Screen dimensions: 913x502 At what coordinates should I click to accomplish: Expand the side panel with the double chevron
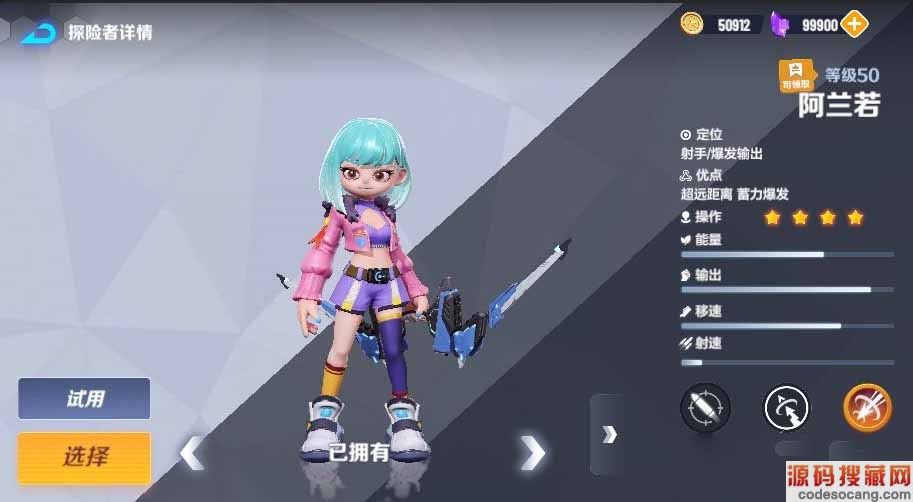pyautogui.click(x=608, y=433)
